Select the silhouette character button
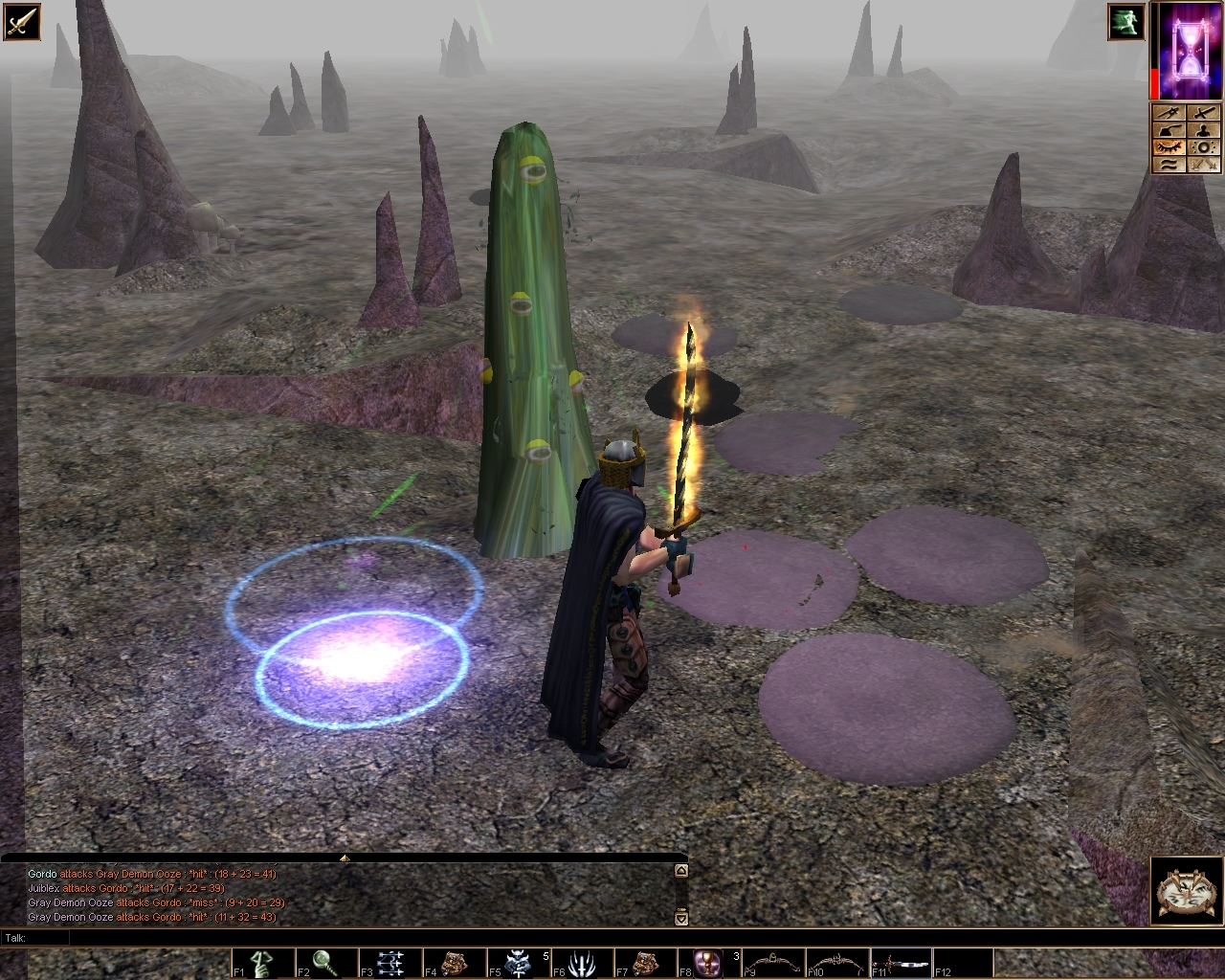 [x=1205, y=130]
